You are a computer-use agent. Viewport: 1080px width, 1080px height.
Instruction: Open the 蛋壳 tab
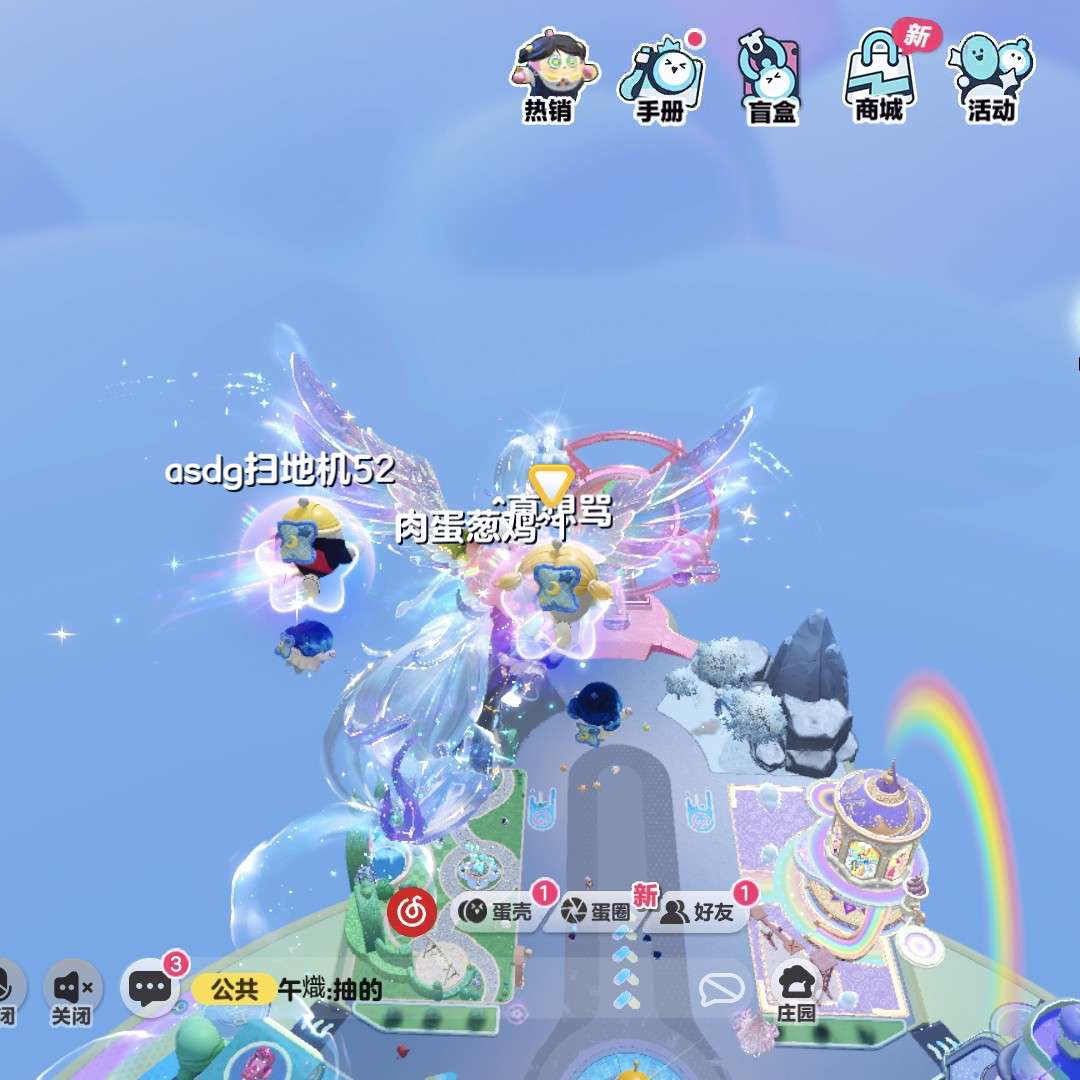pos(498,911)
